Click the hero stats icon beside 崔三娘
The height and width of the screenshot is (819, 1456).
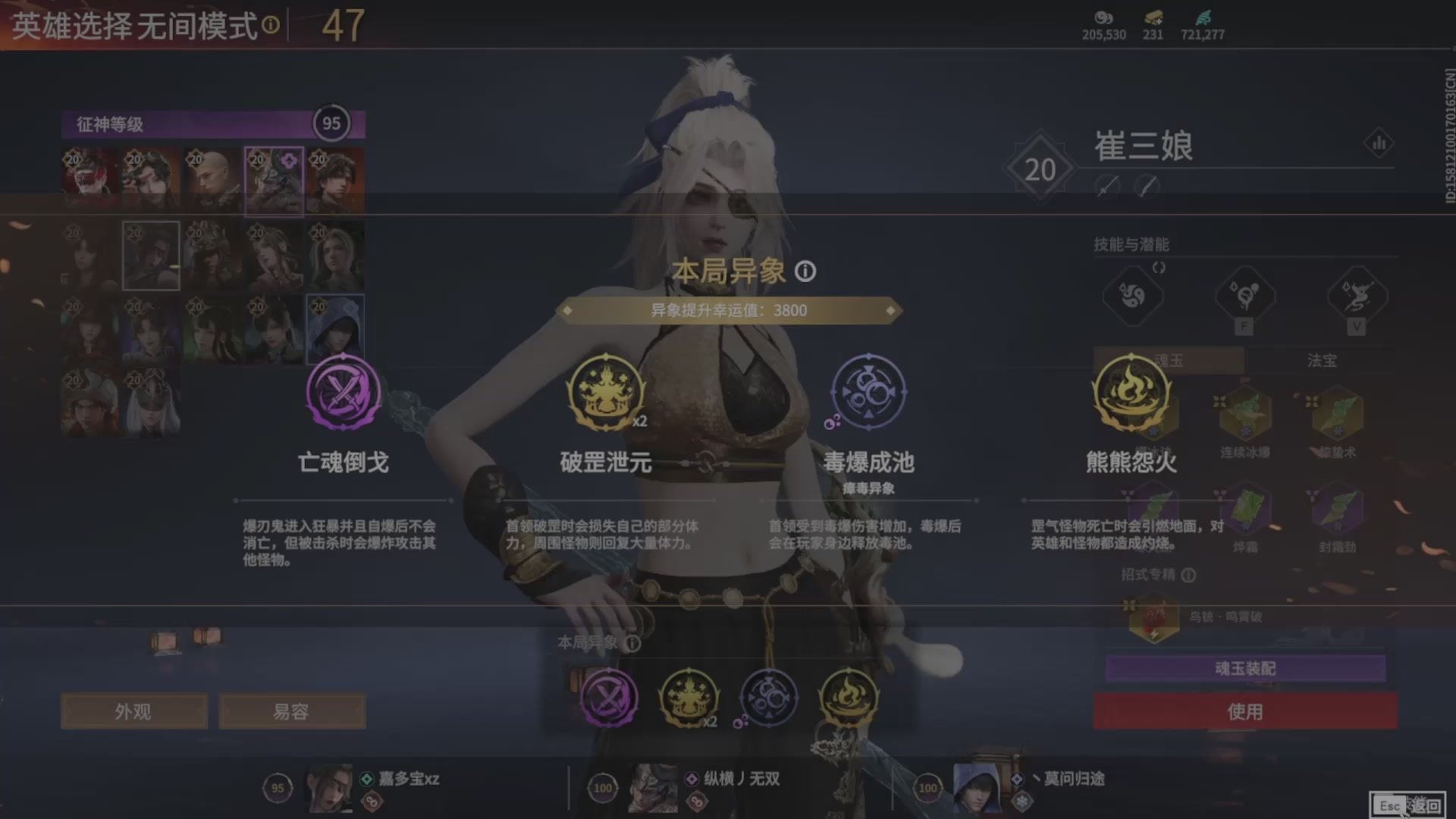point(1380,142)
